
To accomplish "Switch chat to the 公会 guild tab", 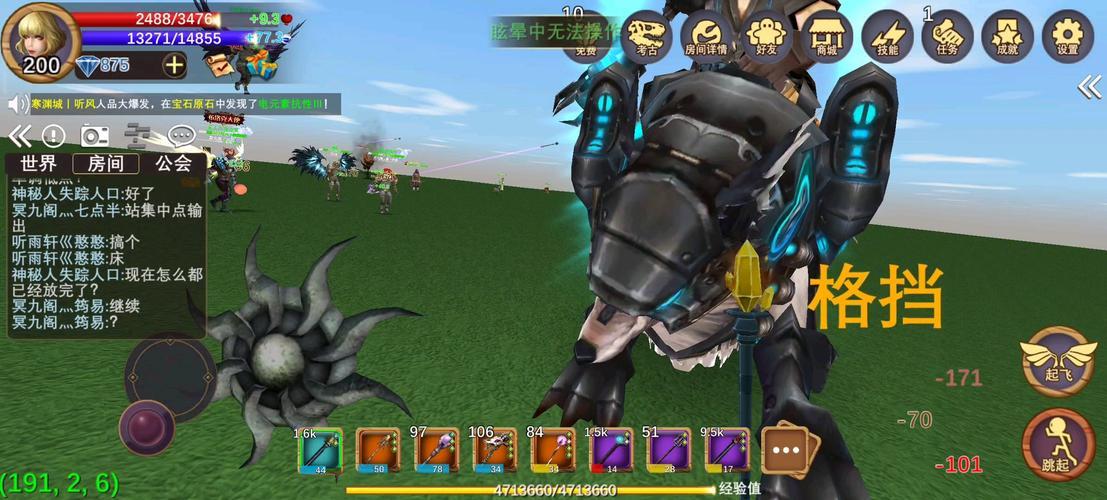I will [x=173, y=164].
